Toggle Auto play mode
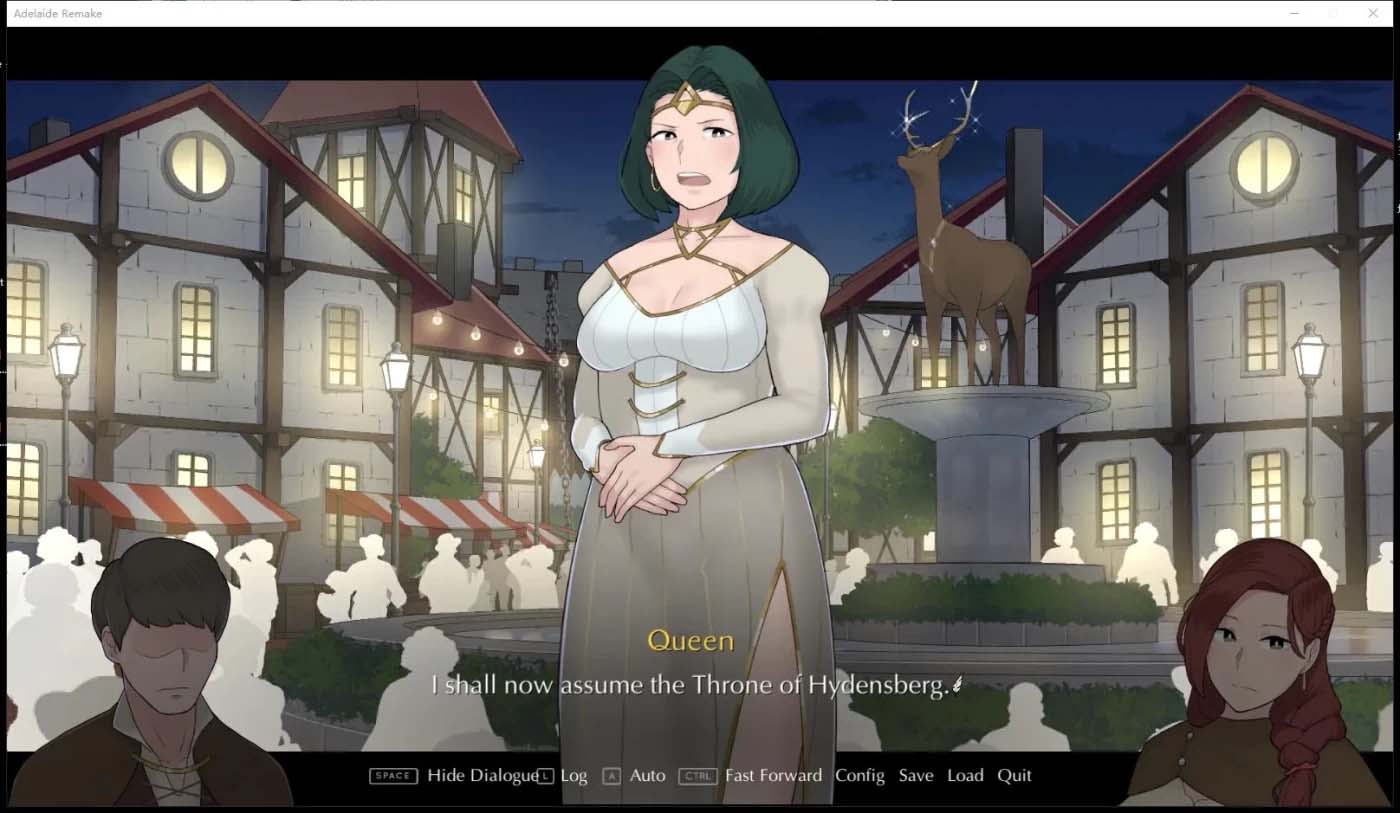Viewport: 1400px width, 813px height. [x=647, y=776]
